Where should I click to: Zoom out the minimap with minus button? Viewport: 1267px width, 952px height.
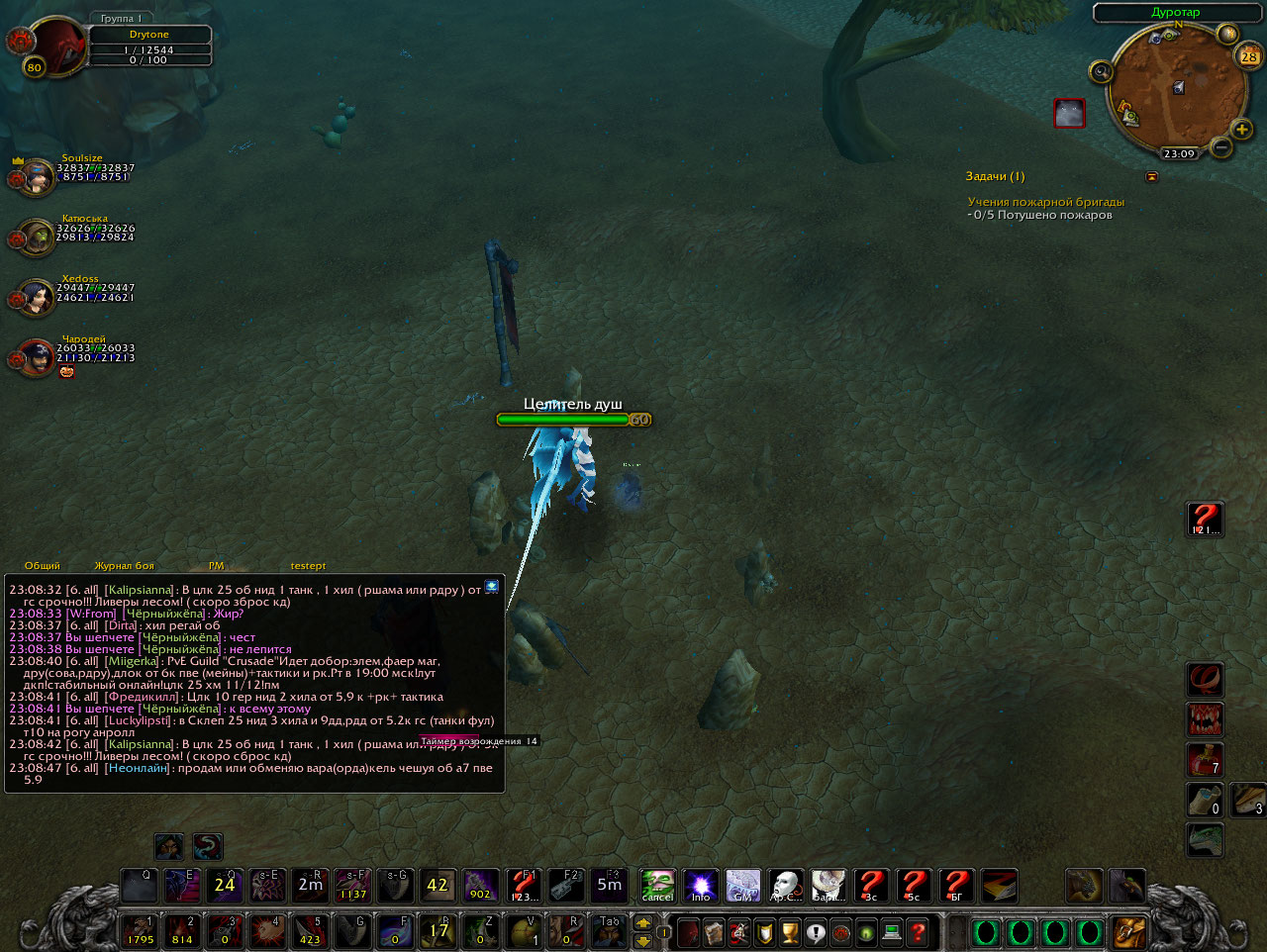pyautogui.click(x=1220, y=148)
